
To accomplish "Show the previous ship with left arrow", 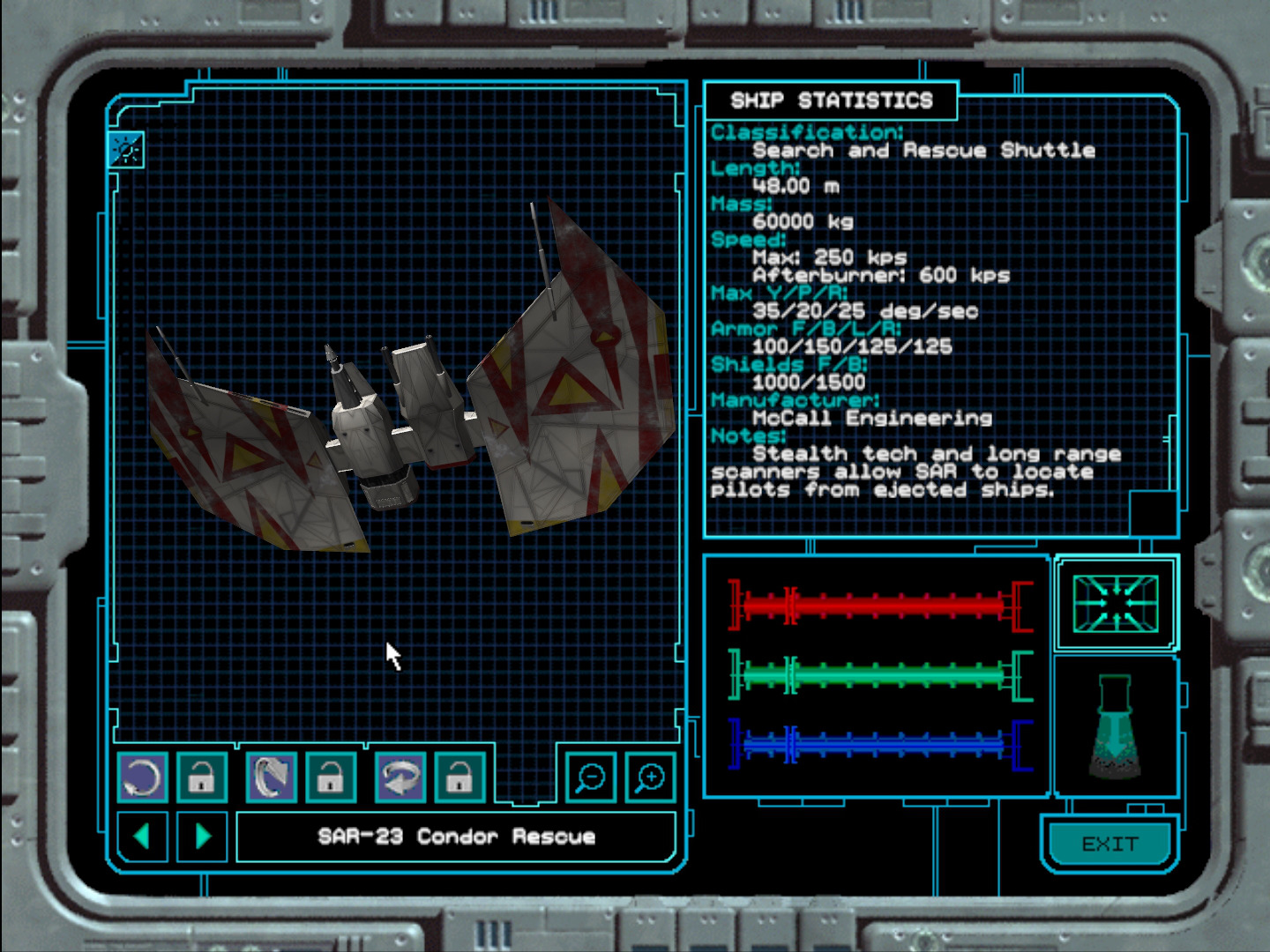I will 141,836.
